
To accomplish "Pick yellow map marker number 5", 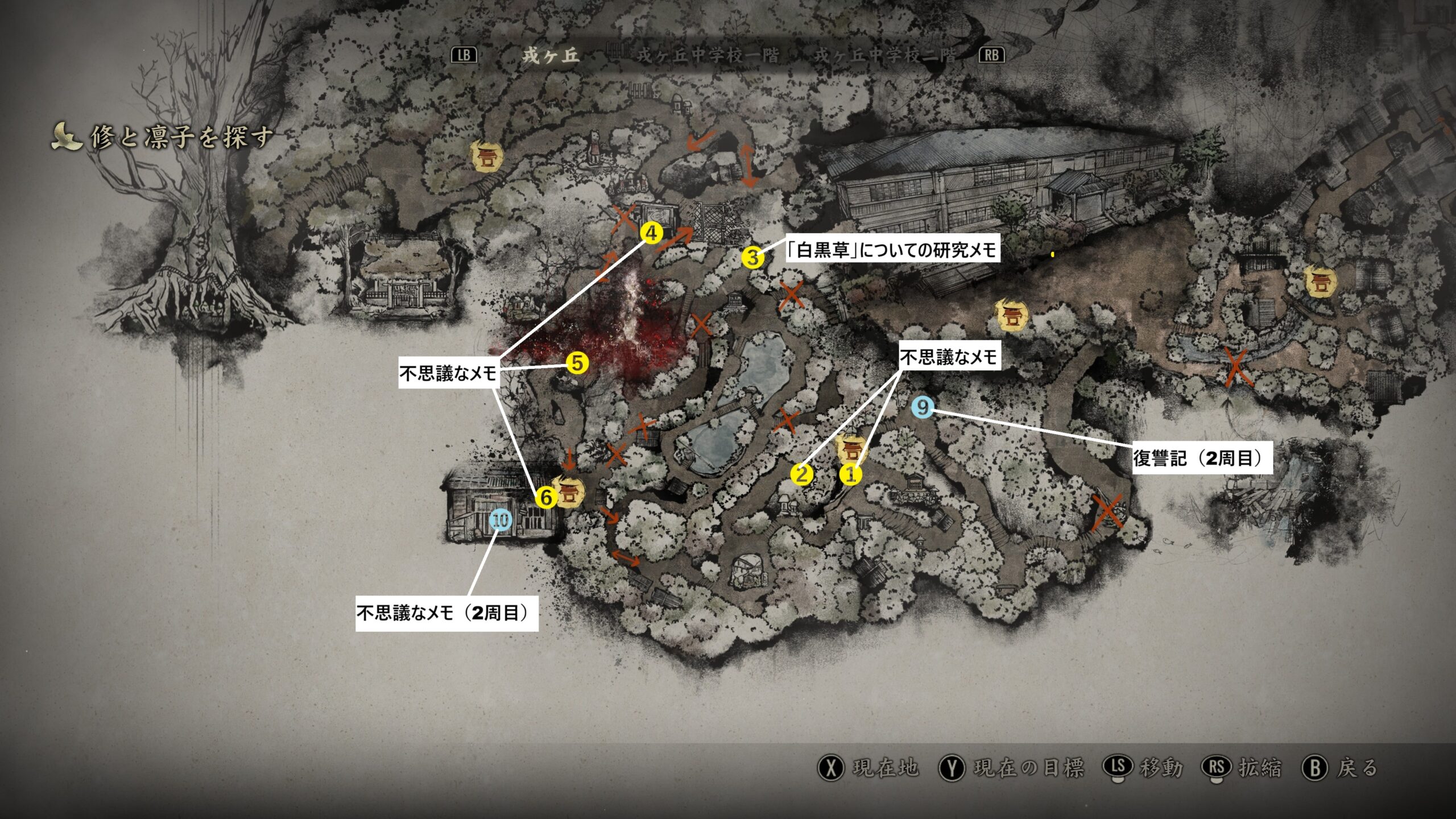I will coord(577,363).
